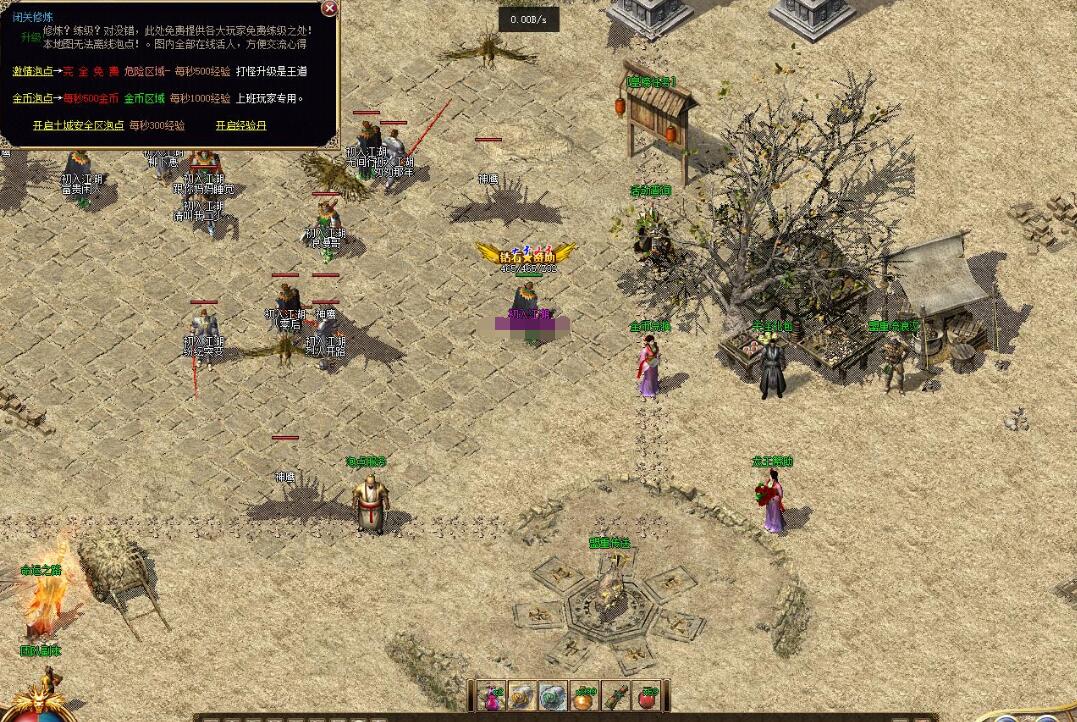Use the red potion jar in the belt
Viewport: 1077px width, 722px height.
(647, 697)
